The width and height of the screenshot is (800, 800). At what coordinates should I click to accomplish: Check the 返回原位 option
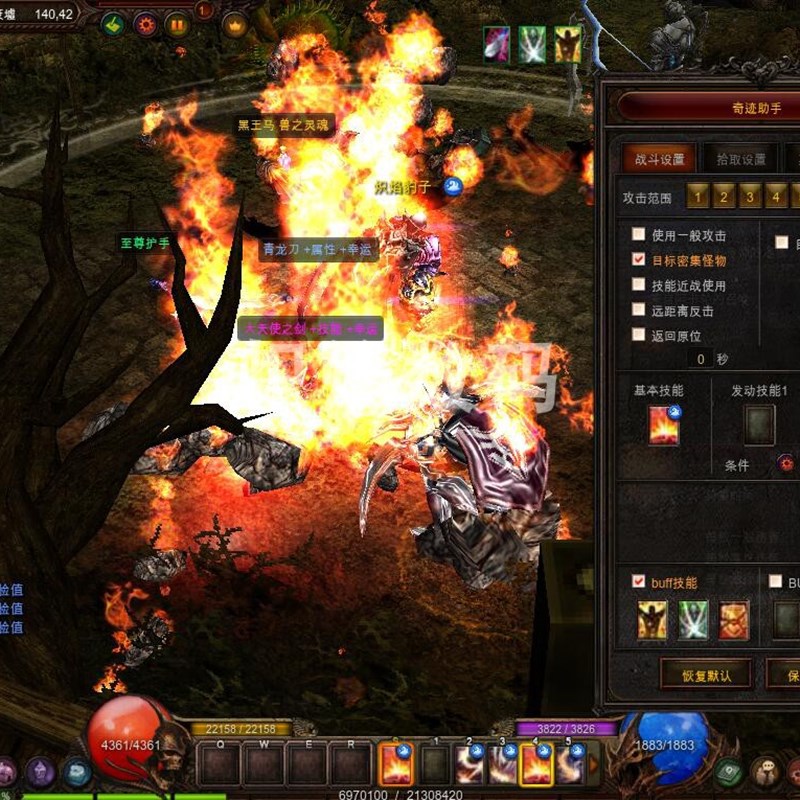click(639, 335)
